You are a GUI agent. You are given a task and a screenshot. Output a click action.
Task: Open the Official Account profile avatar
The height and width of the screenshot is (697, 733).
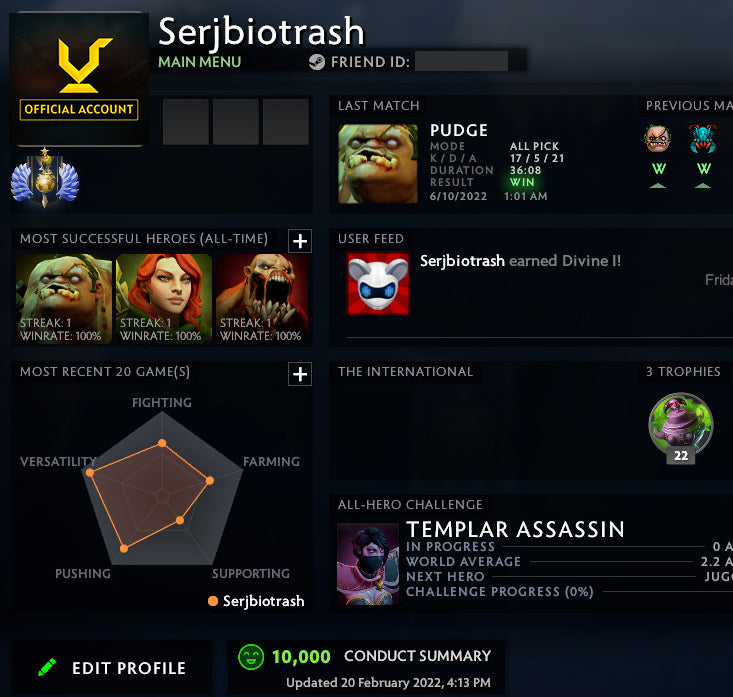80,78
